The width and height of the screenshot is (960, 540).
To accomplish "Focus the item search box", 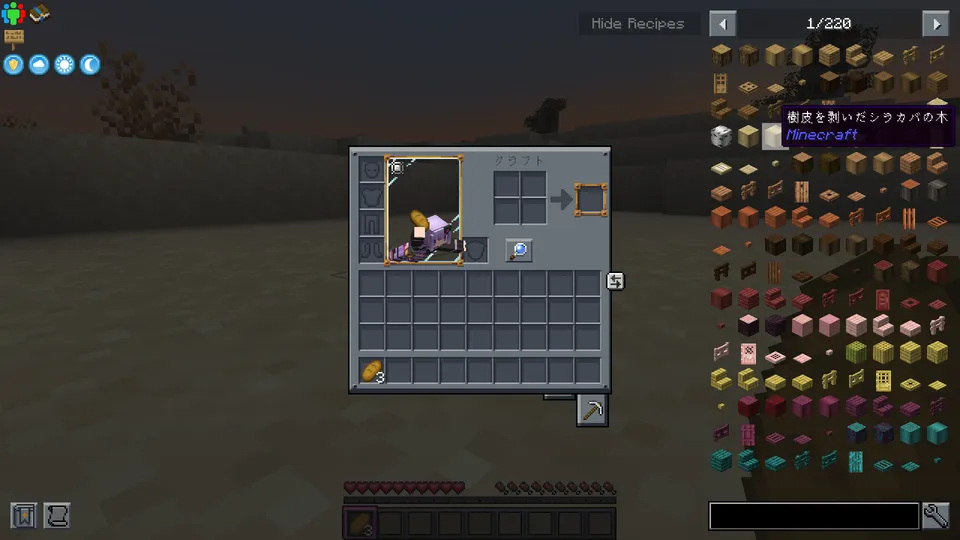I will (813, 516).
